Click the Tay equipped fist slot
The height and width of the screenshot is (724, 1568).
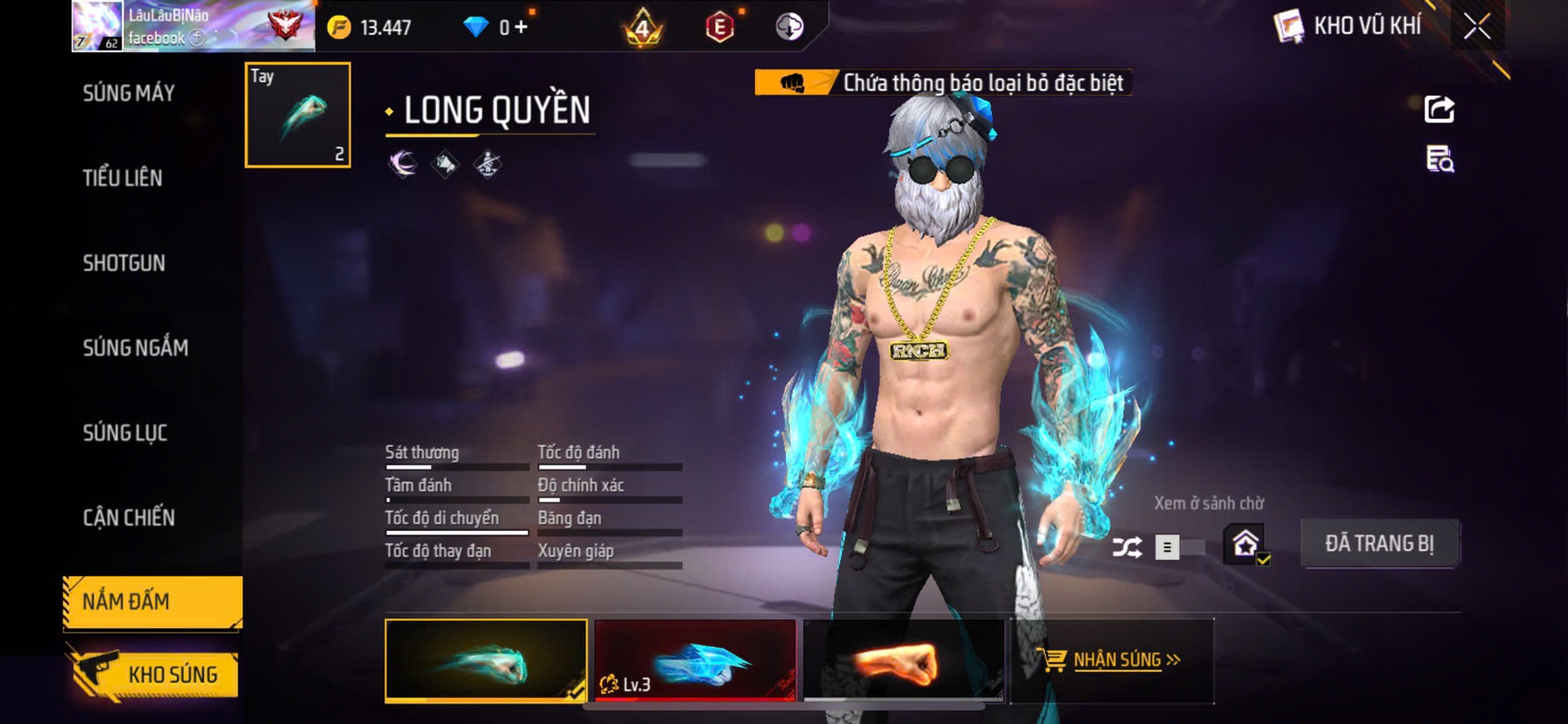click(298, 115)
